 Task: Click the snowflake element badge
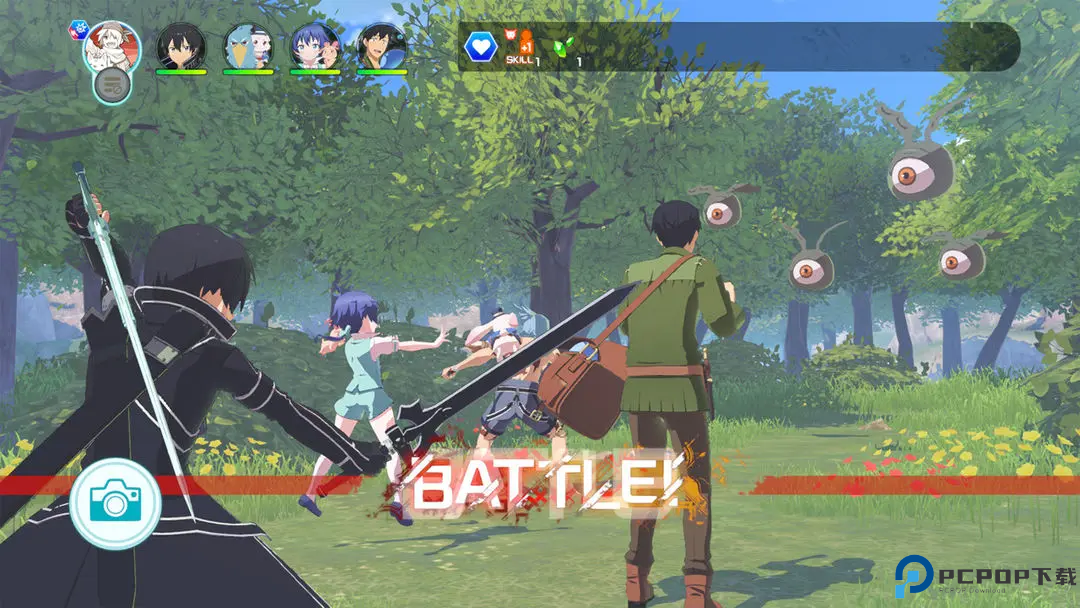tap(79, 30)
